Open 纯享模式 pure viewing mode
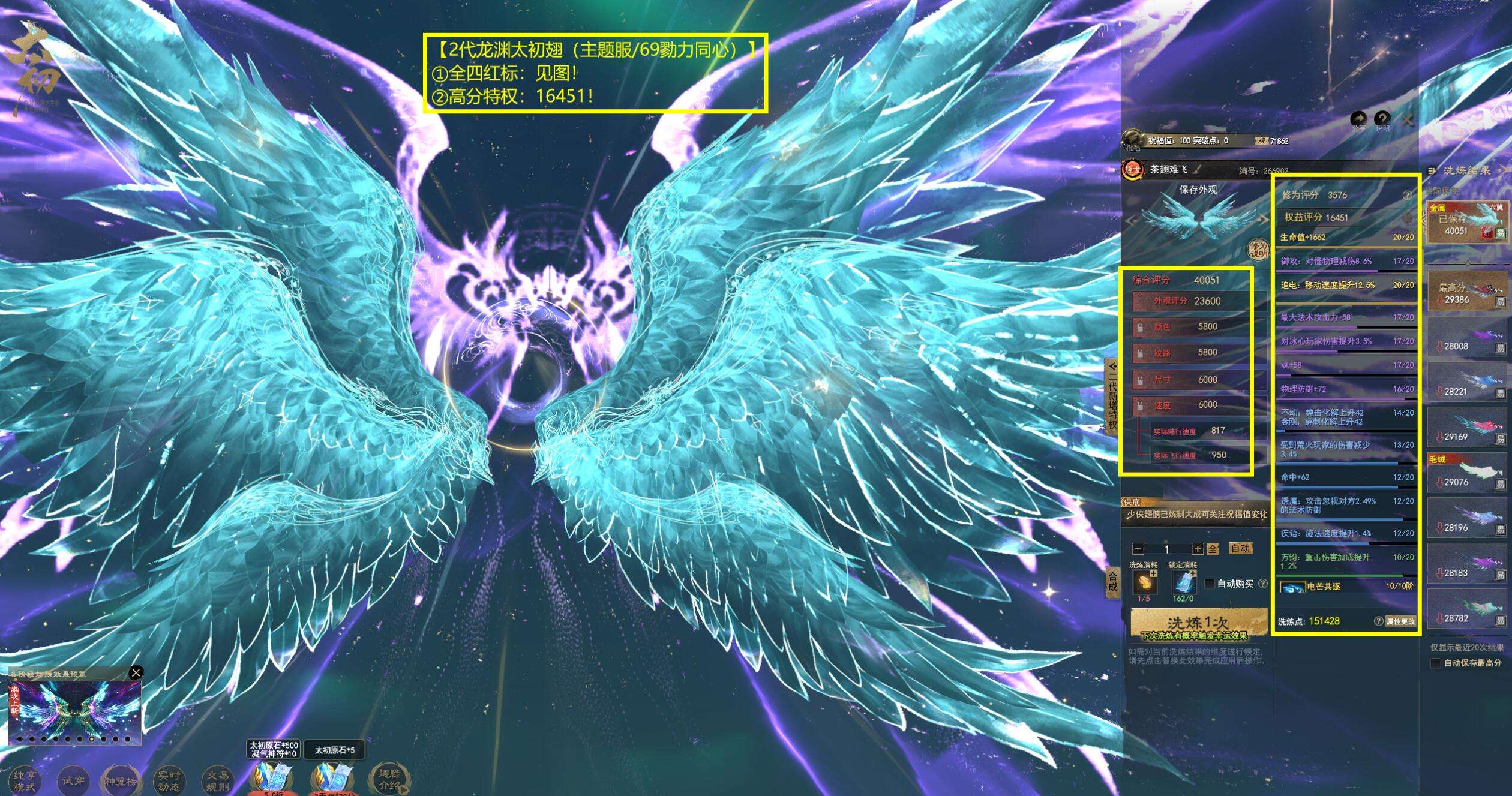This screenshot has width=1512, height=796. 25,781
